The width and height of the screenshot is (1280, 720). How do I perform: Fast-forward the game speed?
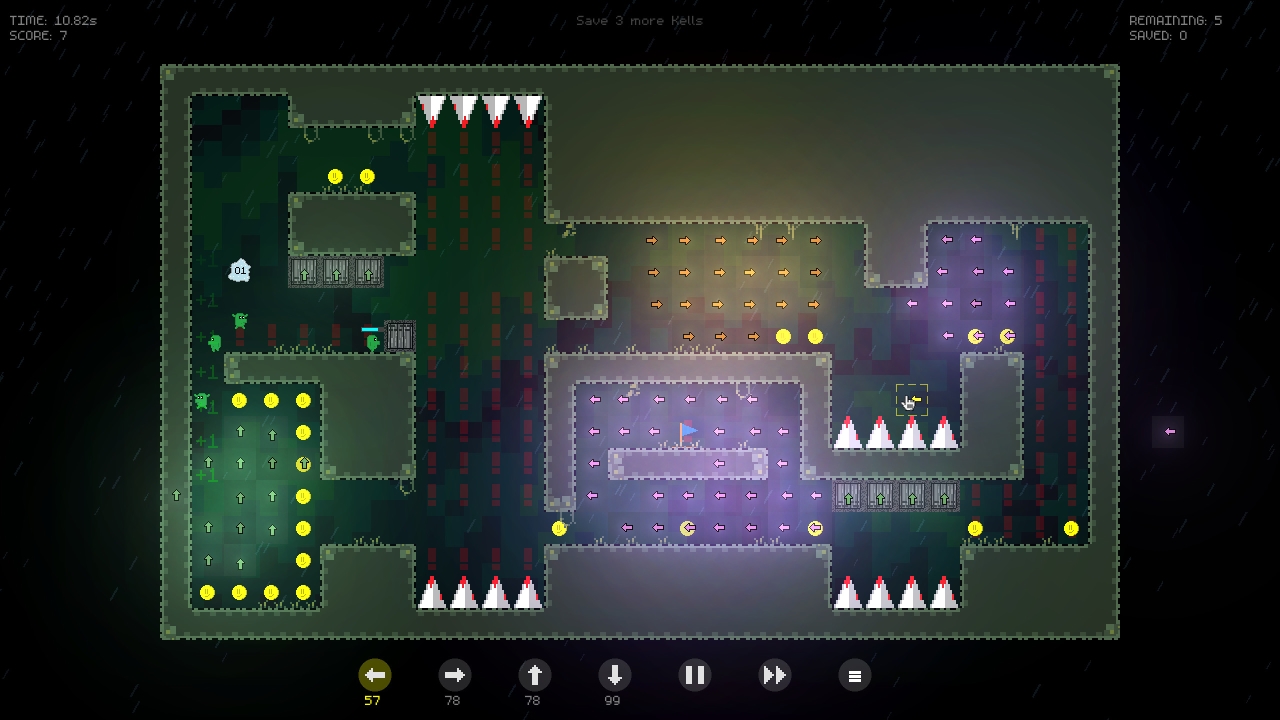pos(774,675)
